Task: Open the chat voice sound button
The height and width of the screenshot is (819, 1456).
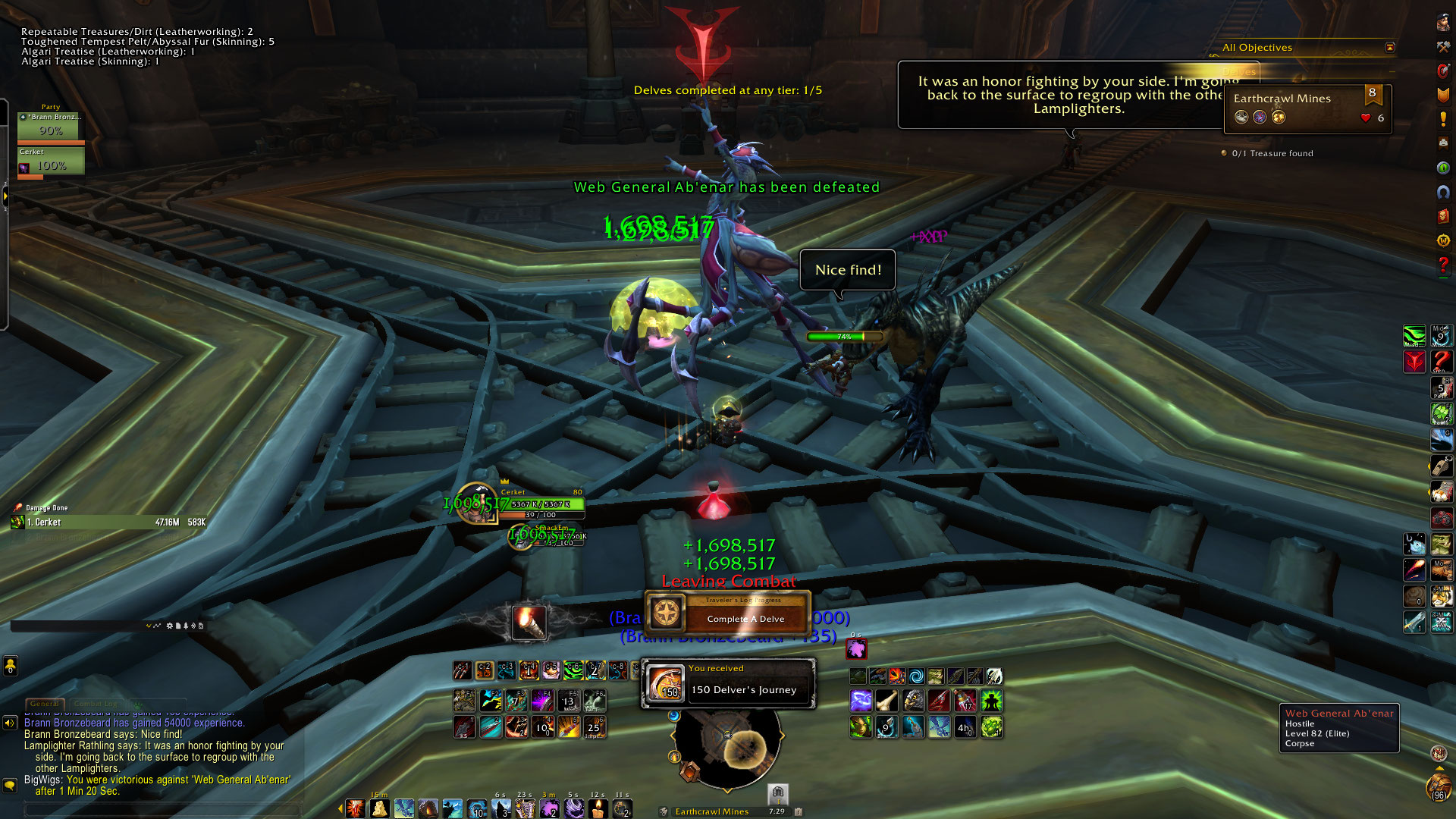Action: coord(10,723)
